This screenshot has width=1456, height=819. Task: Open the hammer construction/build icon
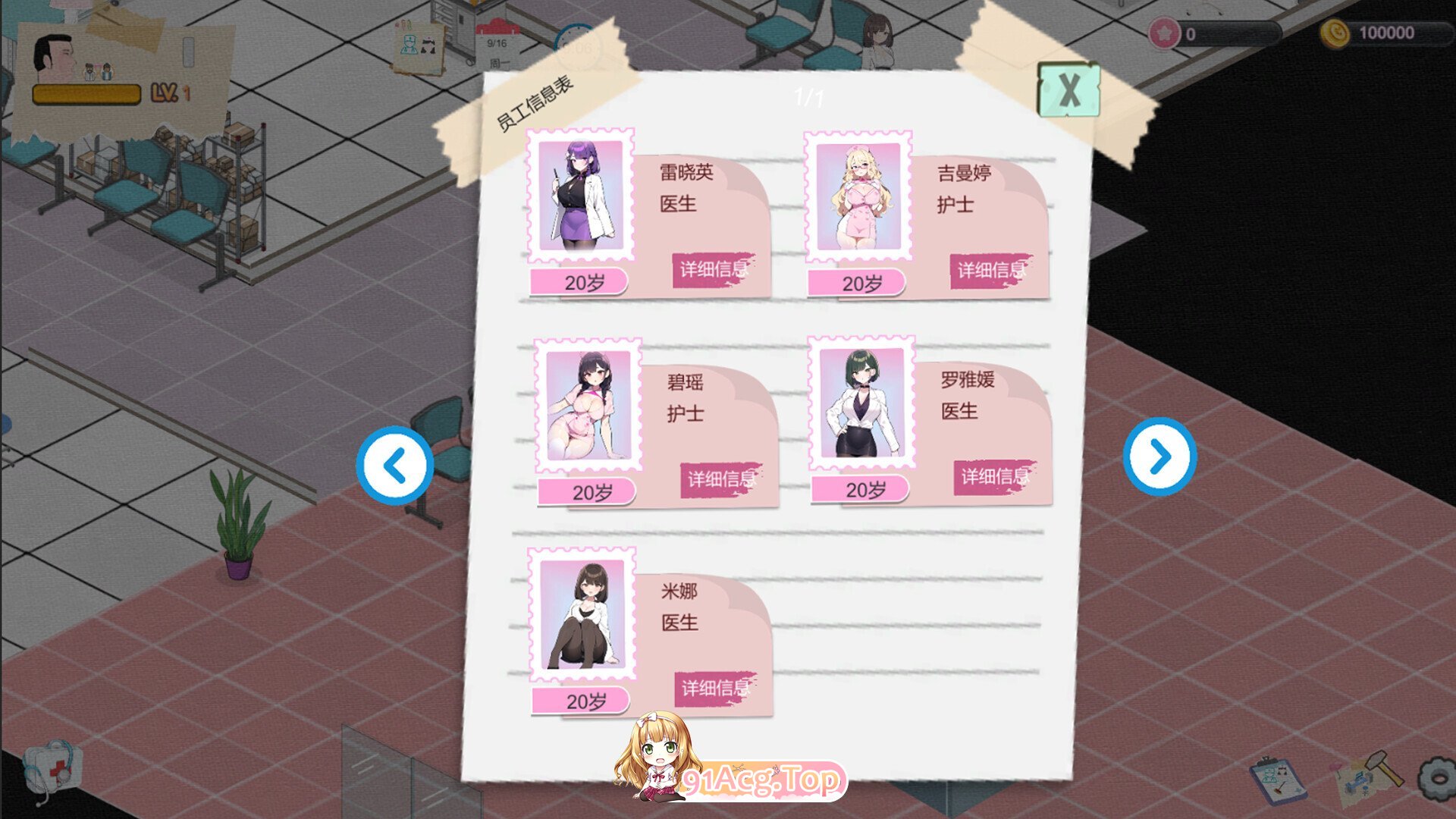pyautogui.click(x=1386, y=770)
